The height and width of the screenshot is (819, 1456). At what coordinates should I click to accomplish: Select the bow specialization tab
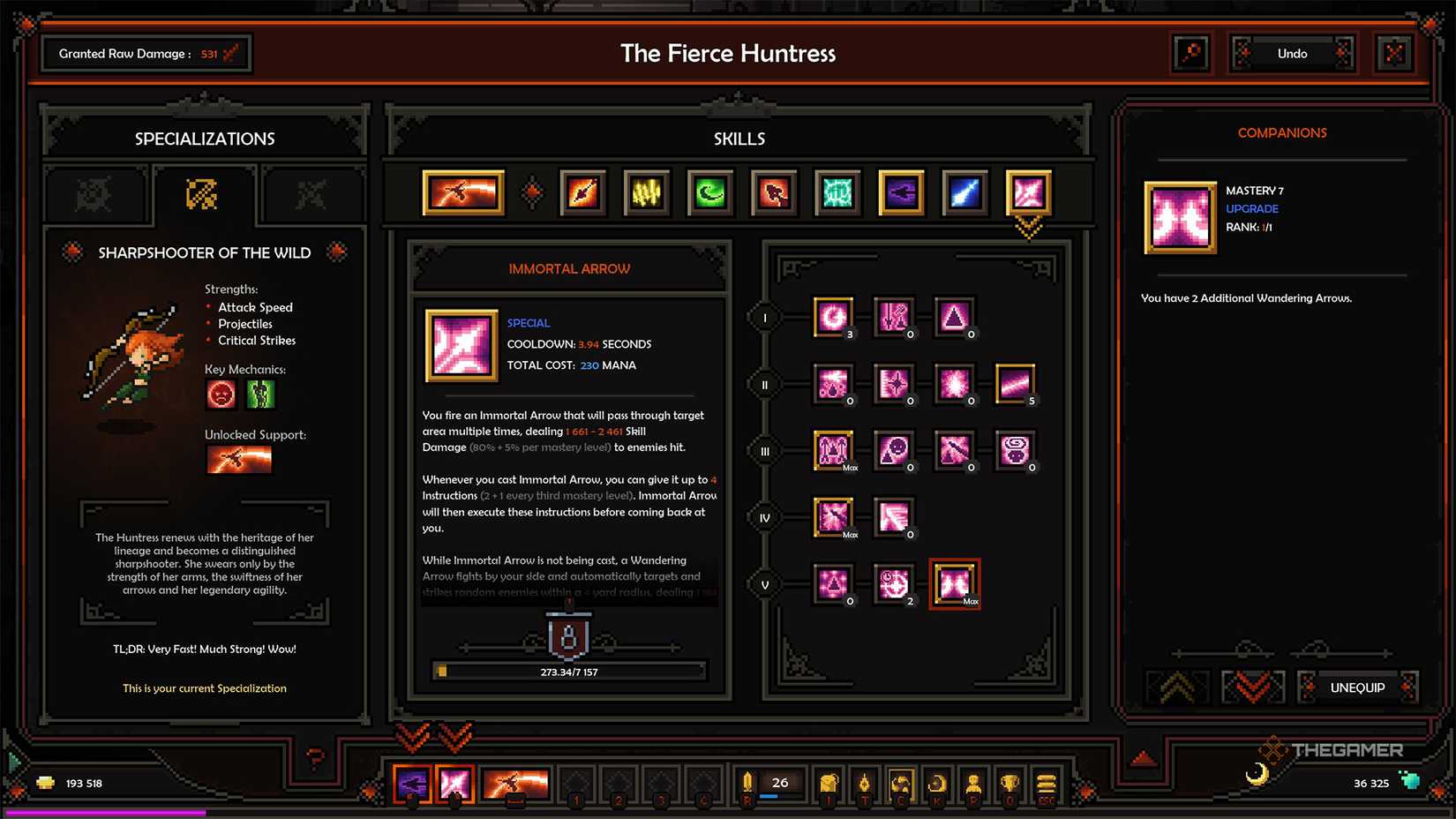pyautogui.click(x=204, y=193)
